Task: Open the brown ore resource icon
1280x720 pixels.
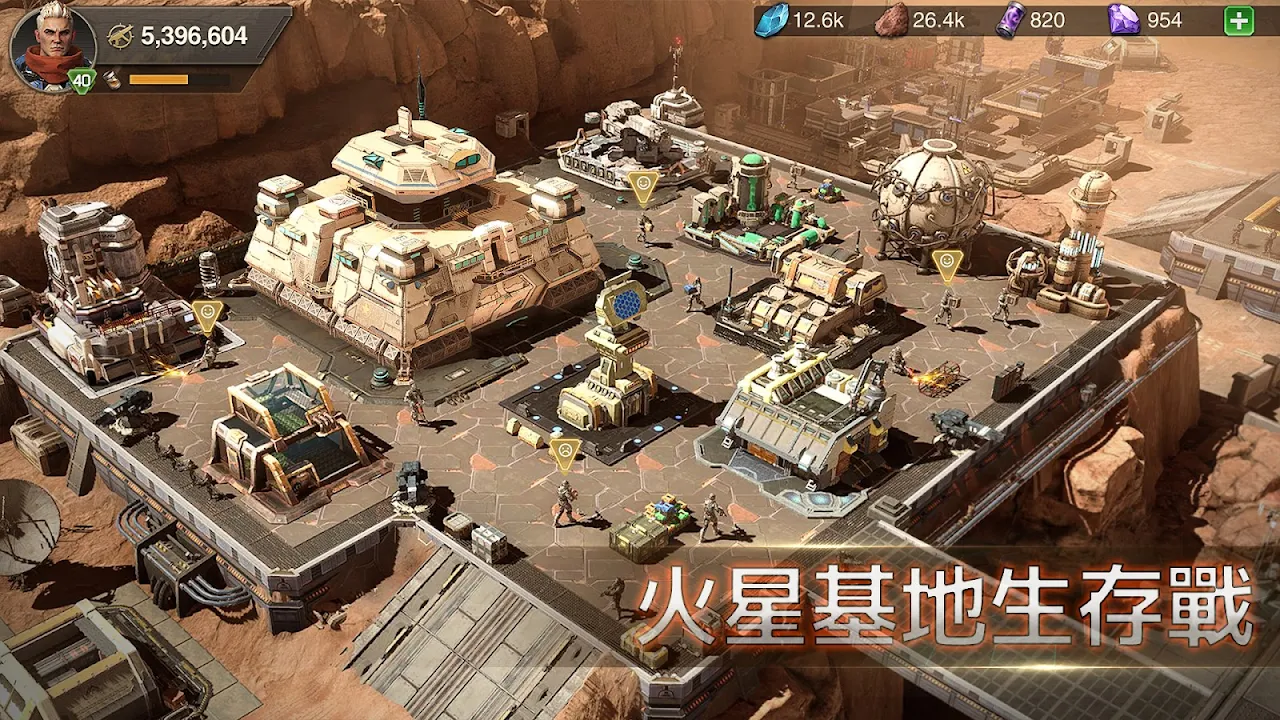Action: (891, 20)
